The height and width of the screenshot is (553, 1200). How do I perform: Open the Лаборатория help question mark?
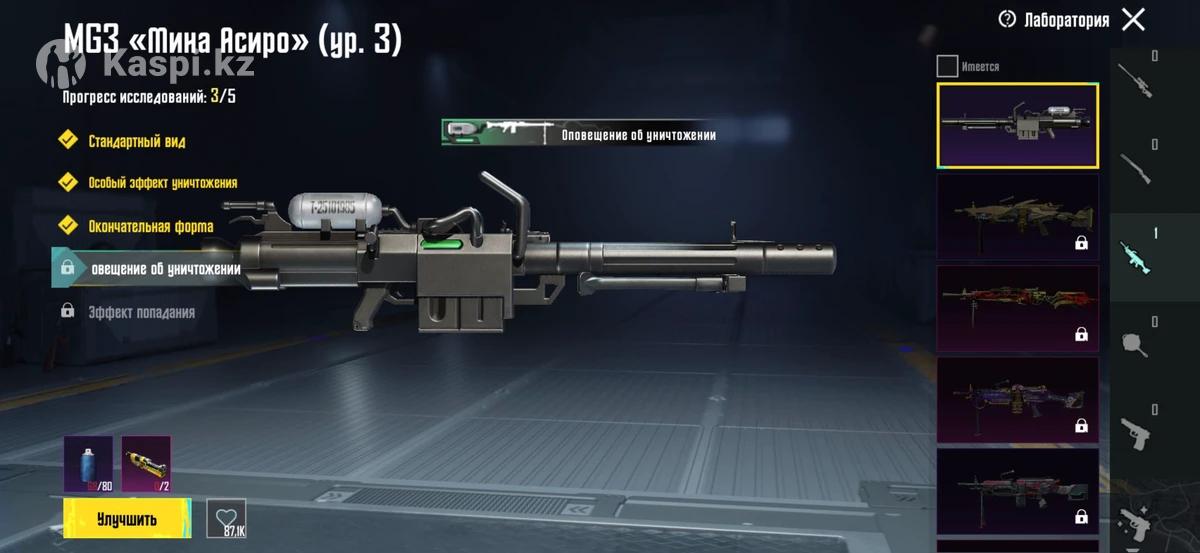(x=1007, y=19)
